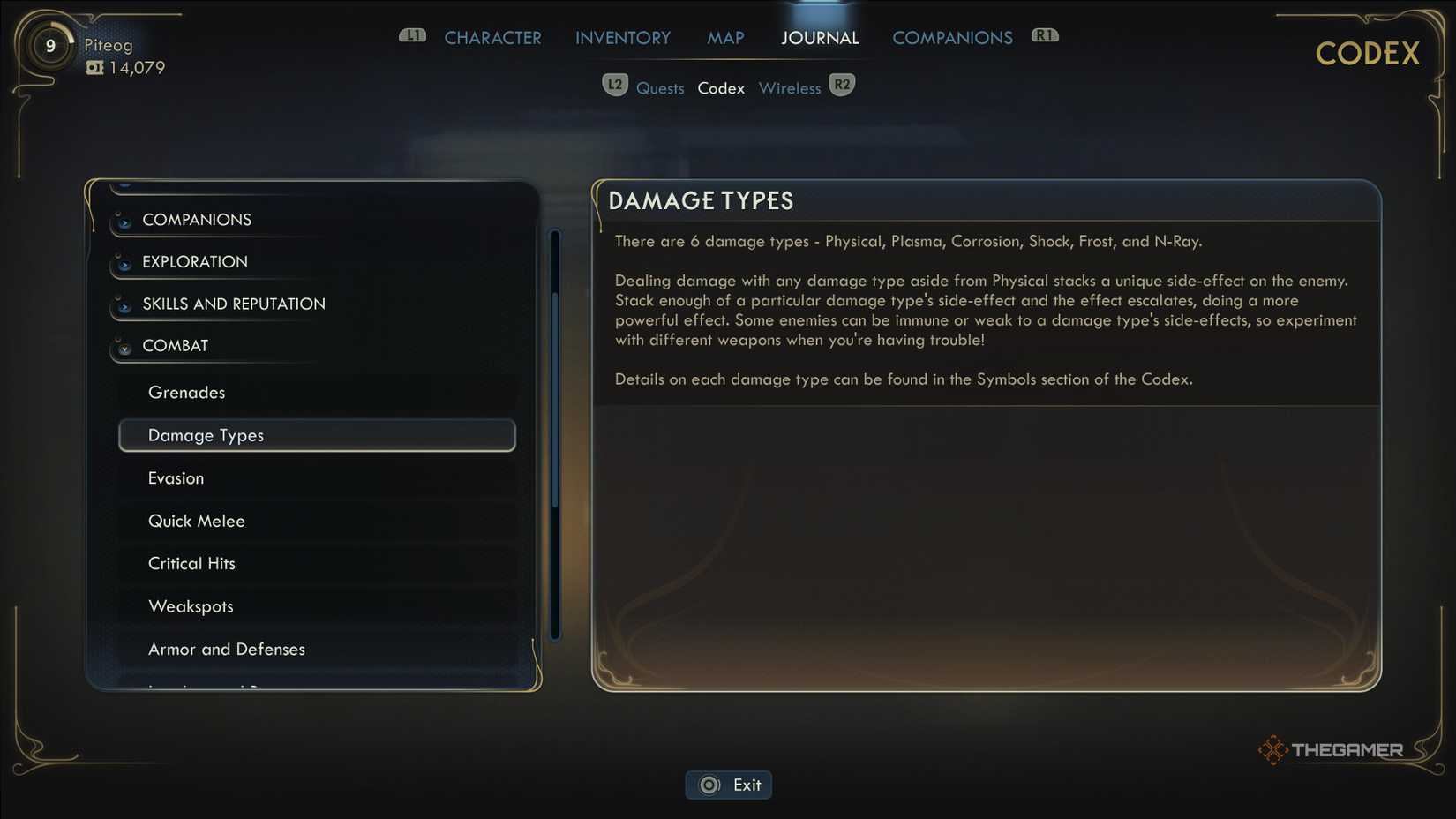Image resolution: width=1456 pixels, height=819 pixels.
Task: Open the SKILLS AND REPUTATION section
Action: coord(233,303)
